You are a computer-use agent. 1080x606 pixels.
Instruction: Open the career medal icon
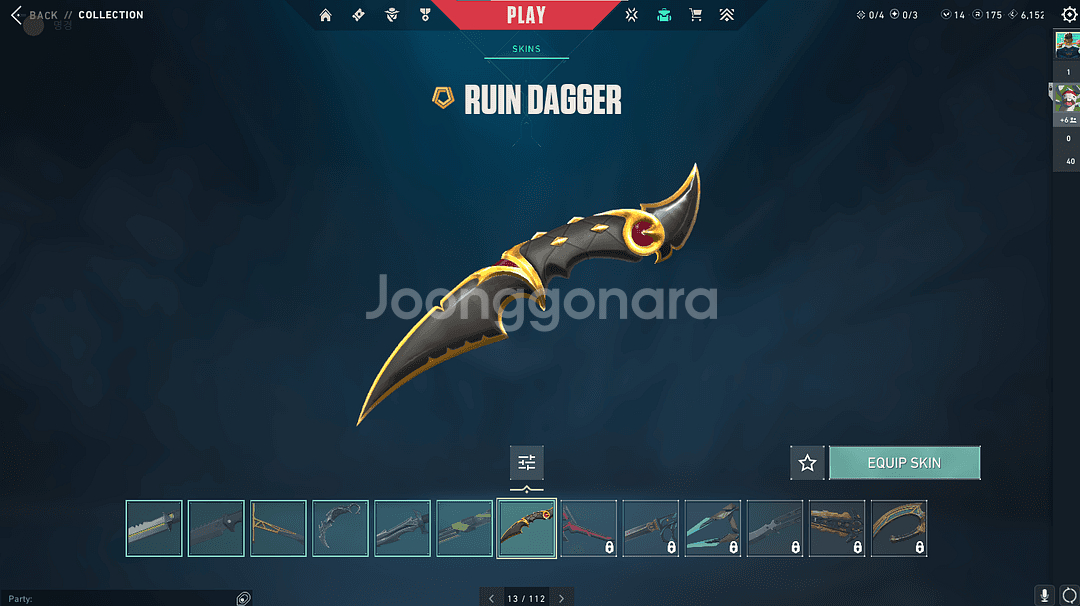tap(425, 15)
